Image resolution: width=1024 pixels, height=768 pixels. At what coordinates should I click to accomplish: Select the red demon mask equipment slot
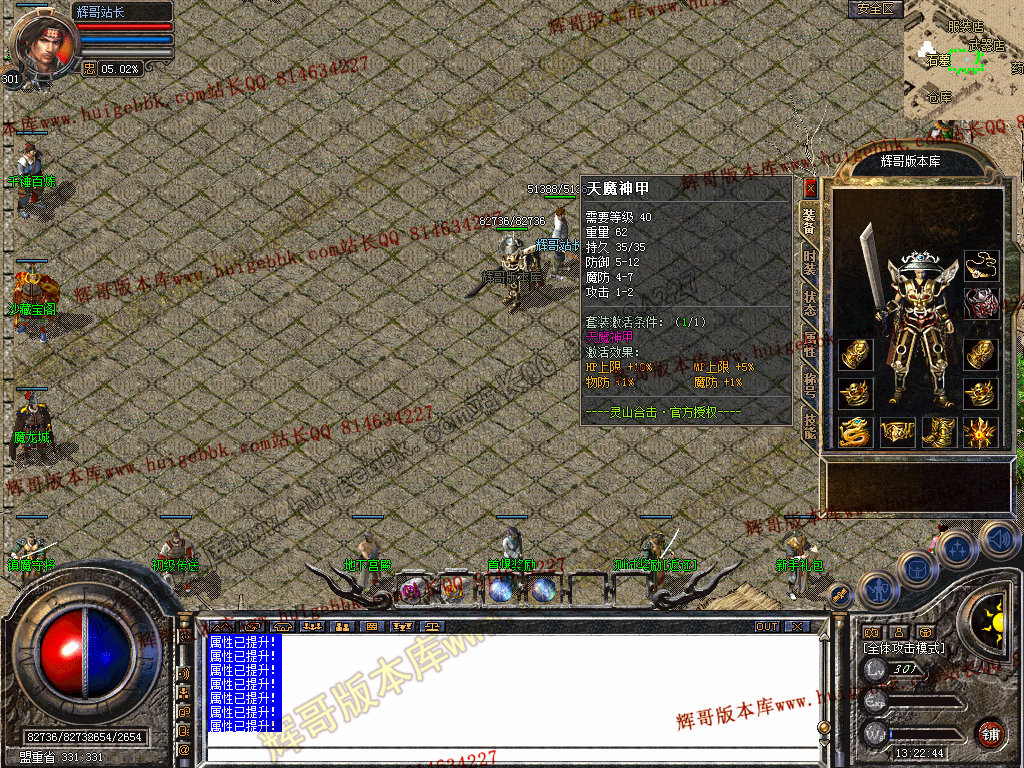tap(980, 304)
